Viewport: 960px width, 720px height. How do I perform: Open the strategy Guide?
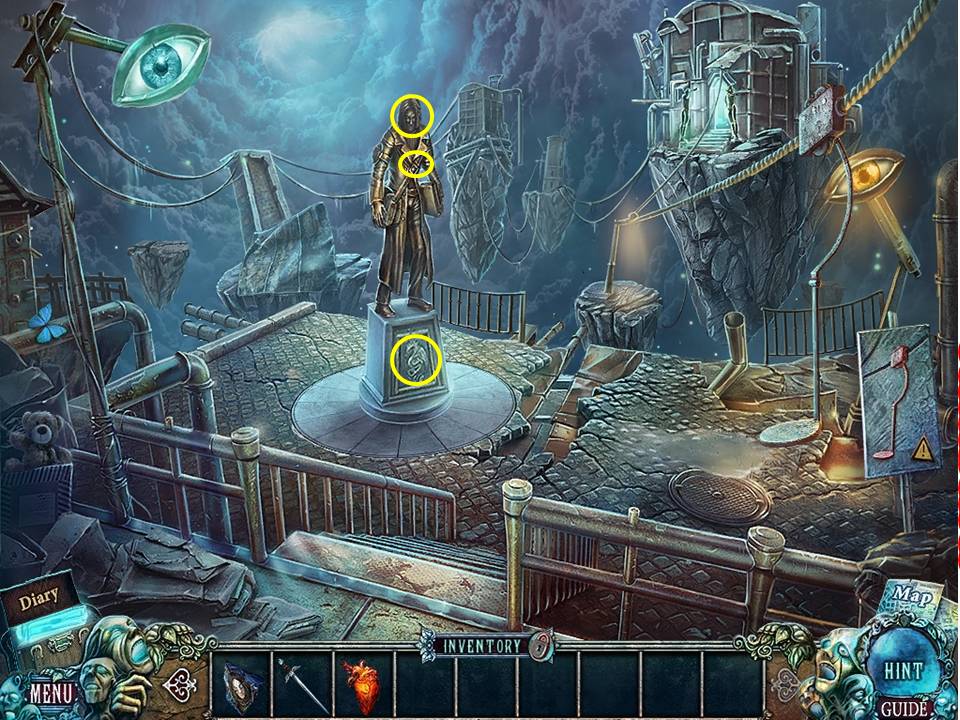tap(900, 709)
